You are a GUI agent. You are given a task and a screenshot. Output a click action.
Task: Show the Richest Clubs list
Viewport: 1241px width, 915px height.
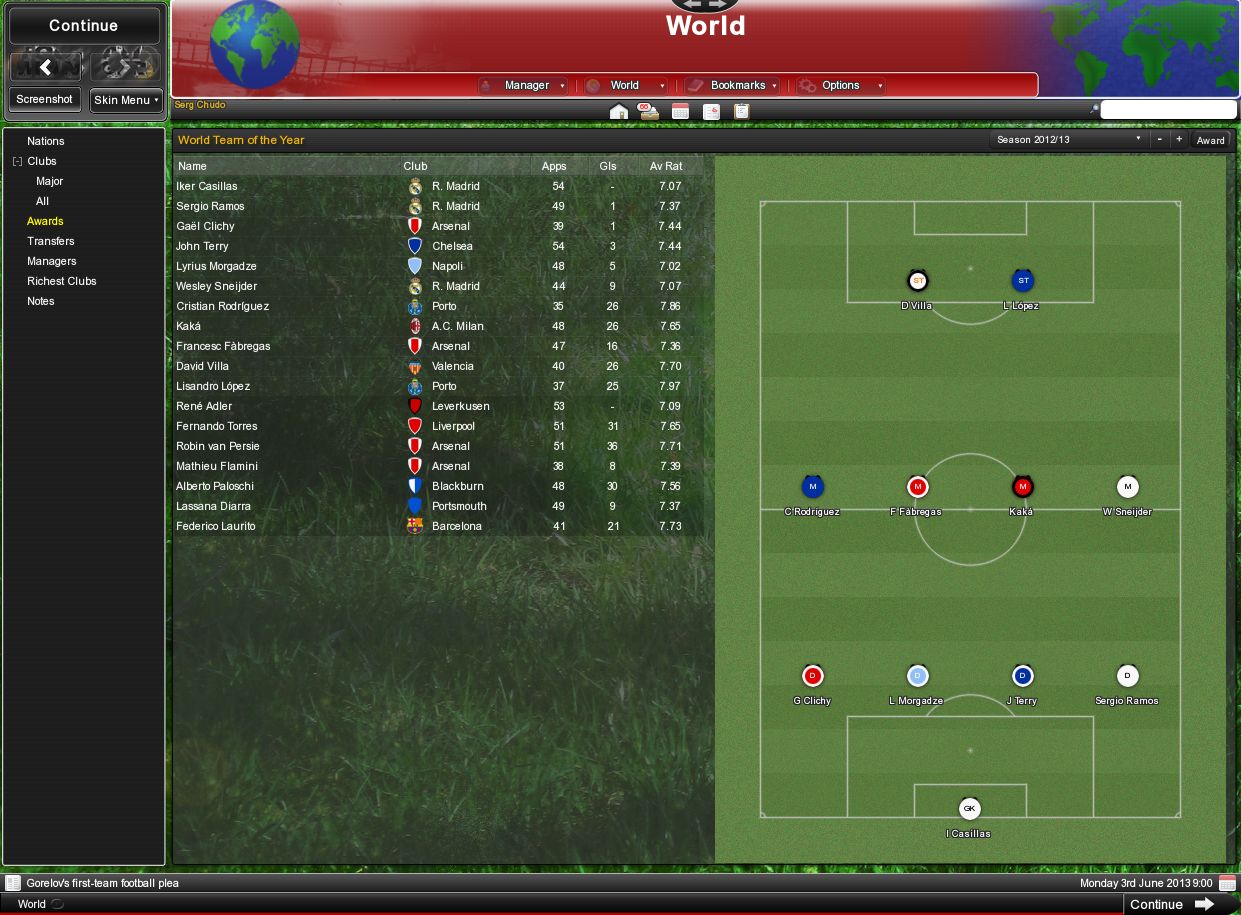tap(62, 281)
